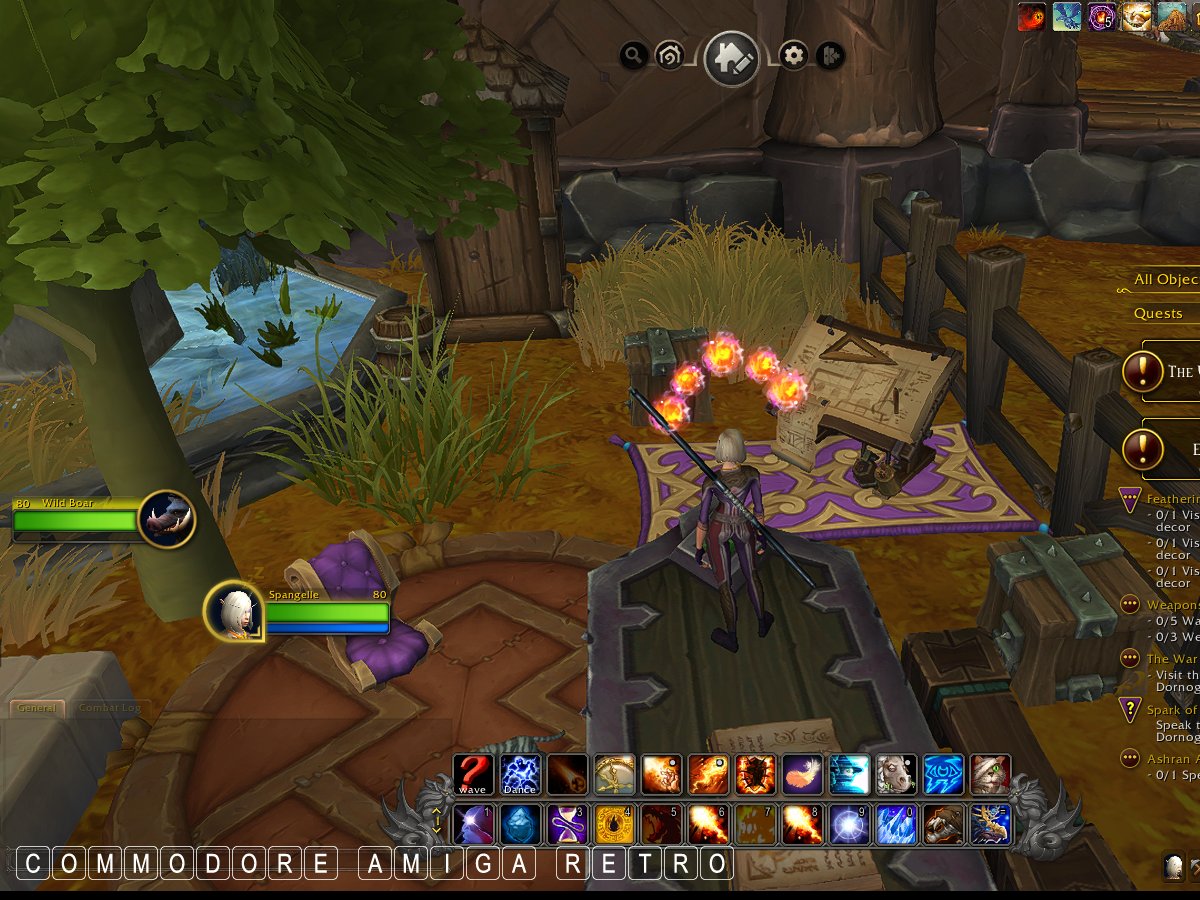Activate the feather ability icon
1200x900 pixels.
coord(802,774)
